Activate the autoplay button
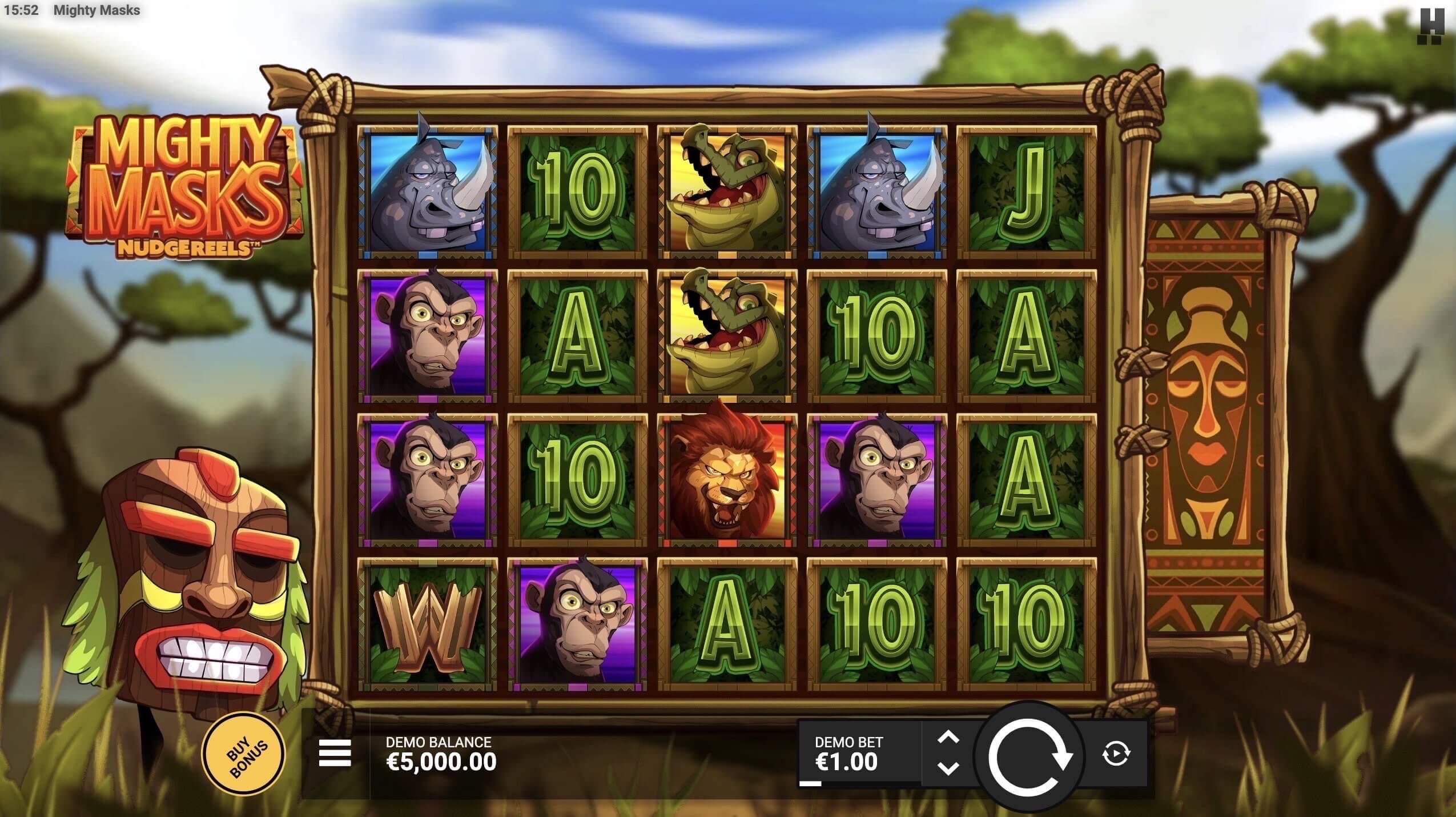Screen dimensions: 1456x817 coord(1115,754)
